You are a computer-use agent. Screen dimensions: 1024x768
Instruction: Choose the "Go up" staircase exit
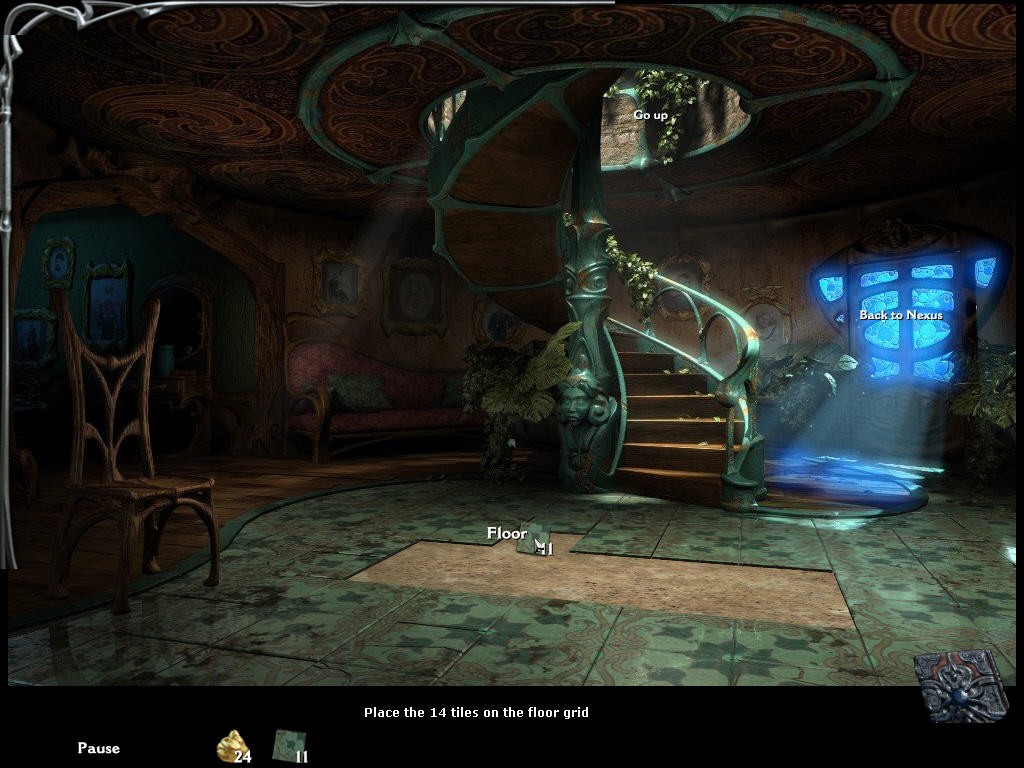[x=650, y=115]
